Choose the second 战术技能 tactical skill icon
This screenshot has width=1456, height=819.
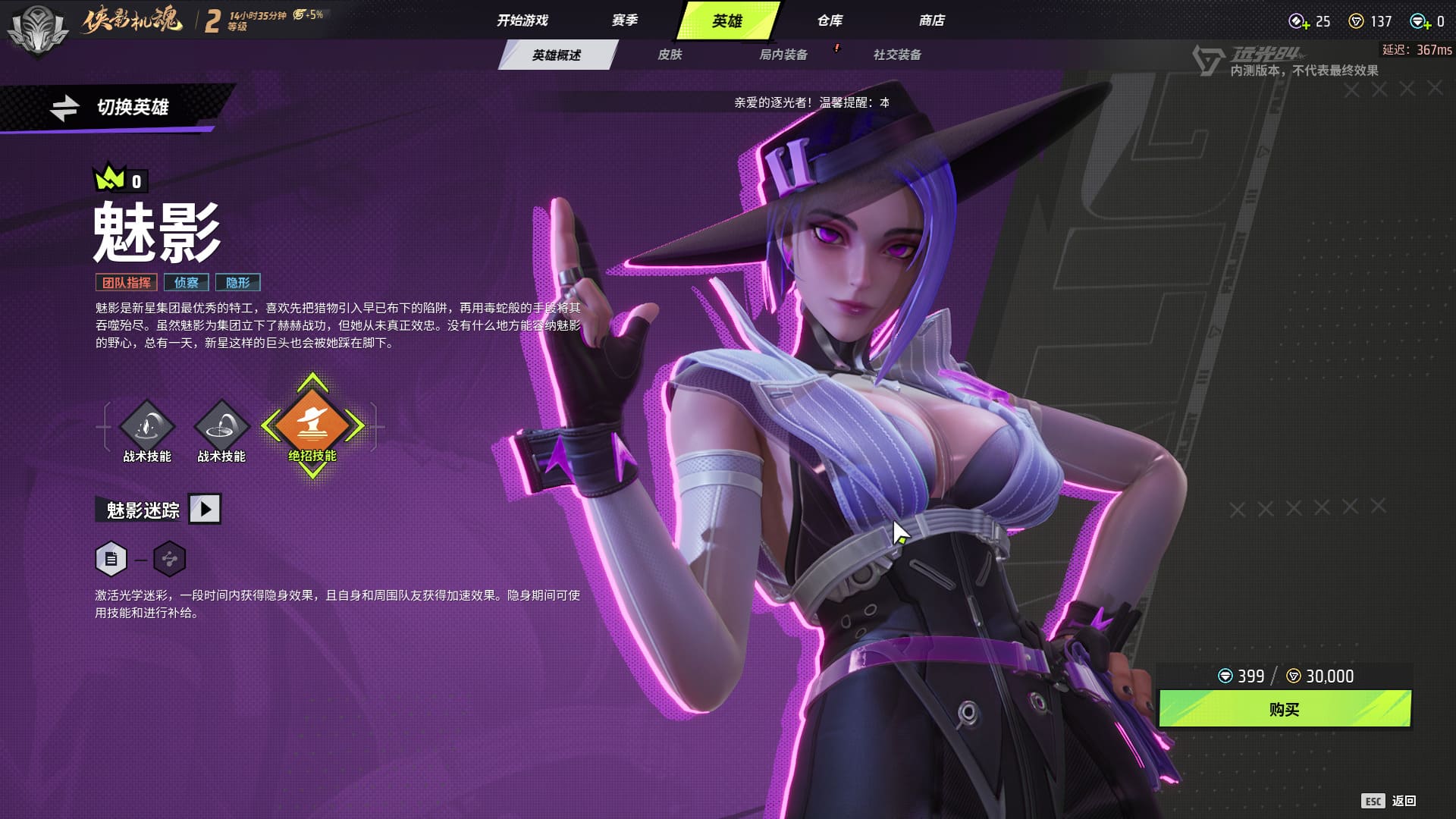221,427
